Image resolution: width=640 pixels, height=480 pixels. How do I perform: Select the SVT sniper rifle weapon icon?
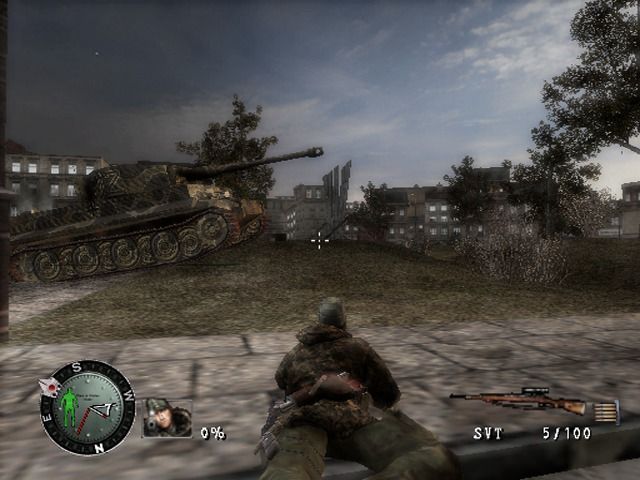[x=519, y=402]
